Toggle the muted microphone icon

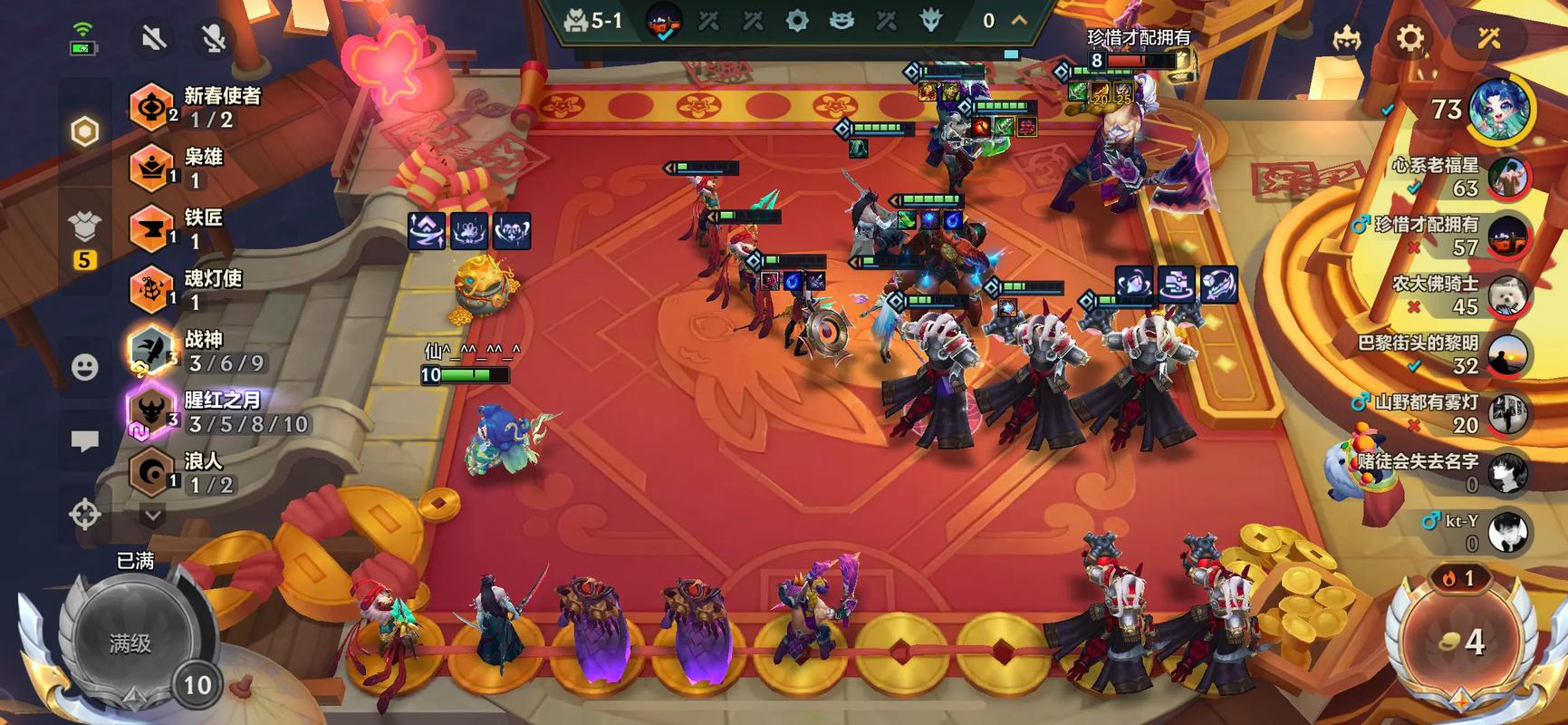tap(214, 38)
